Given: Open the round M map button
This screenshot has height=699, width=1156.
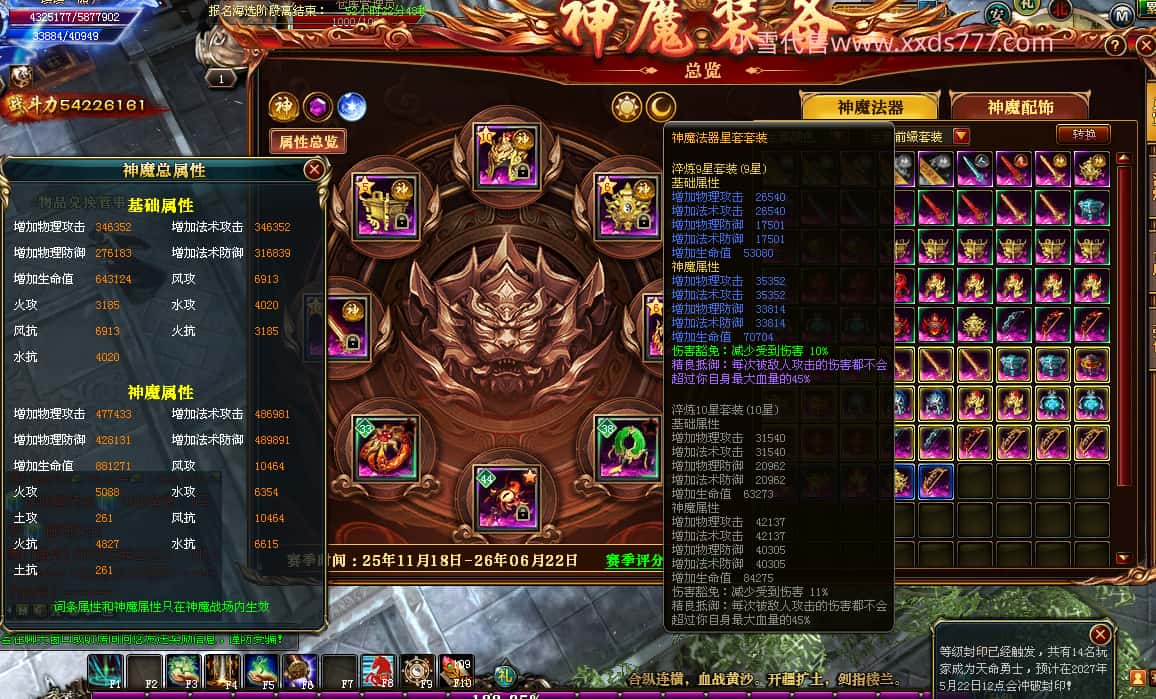Looking at the screenshot, I should click(1122, 15).
